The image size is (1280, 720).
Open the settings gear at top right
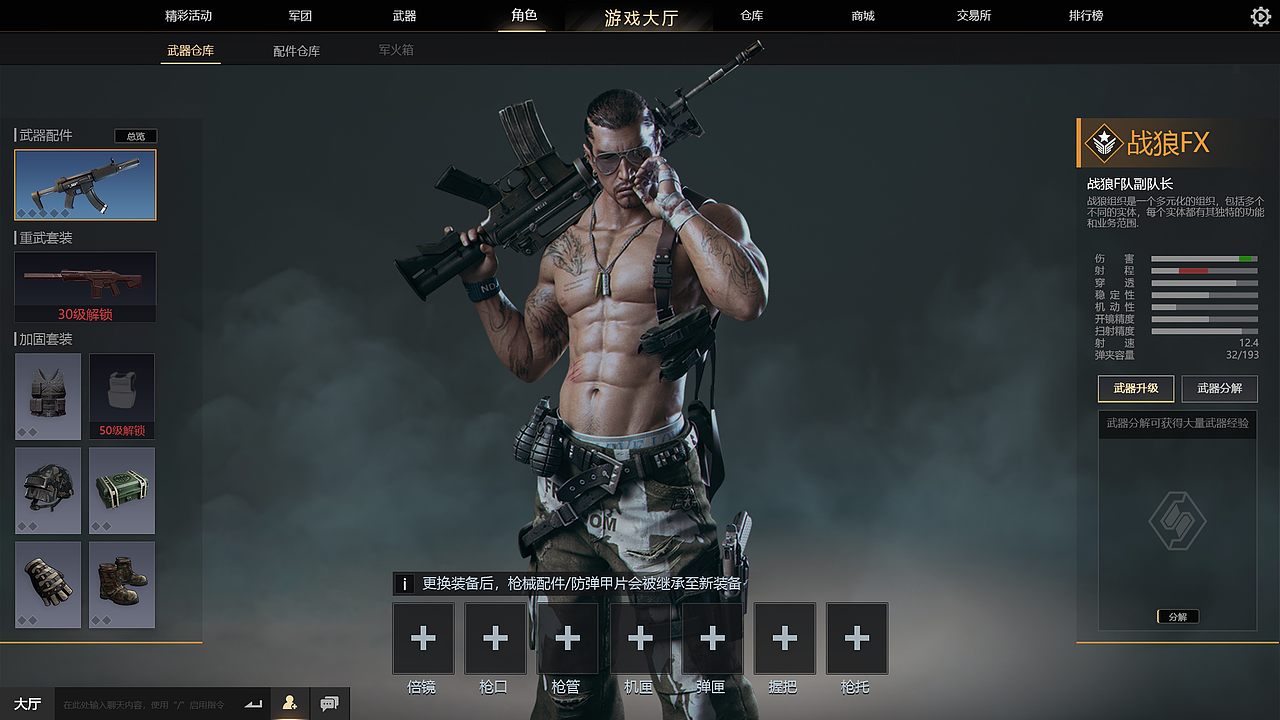coord(1259,16)
